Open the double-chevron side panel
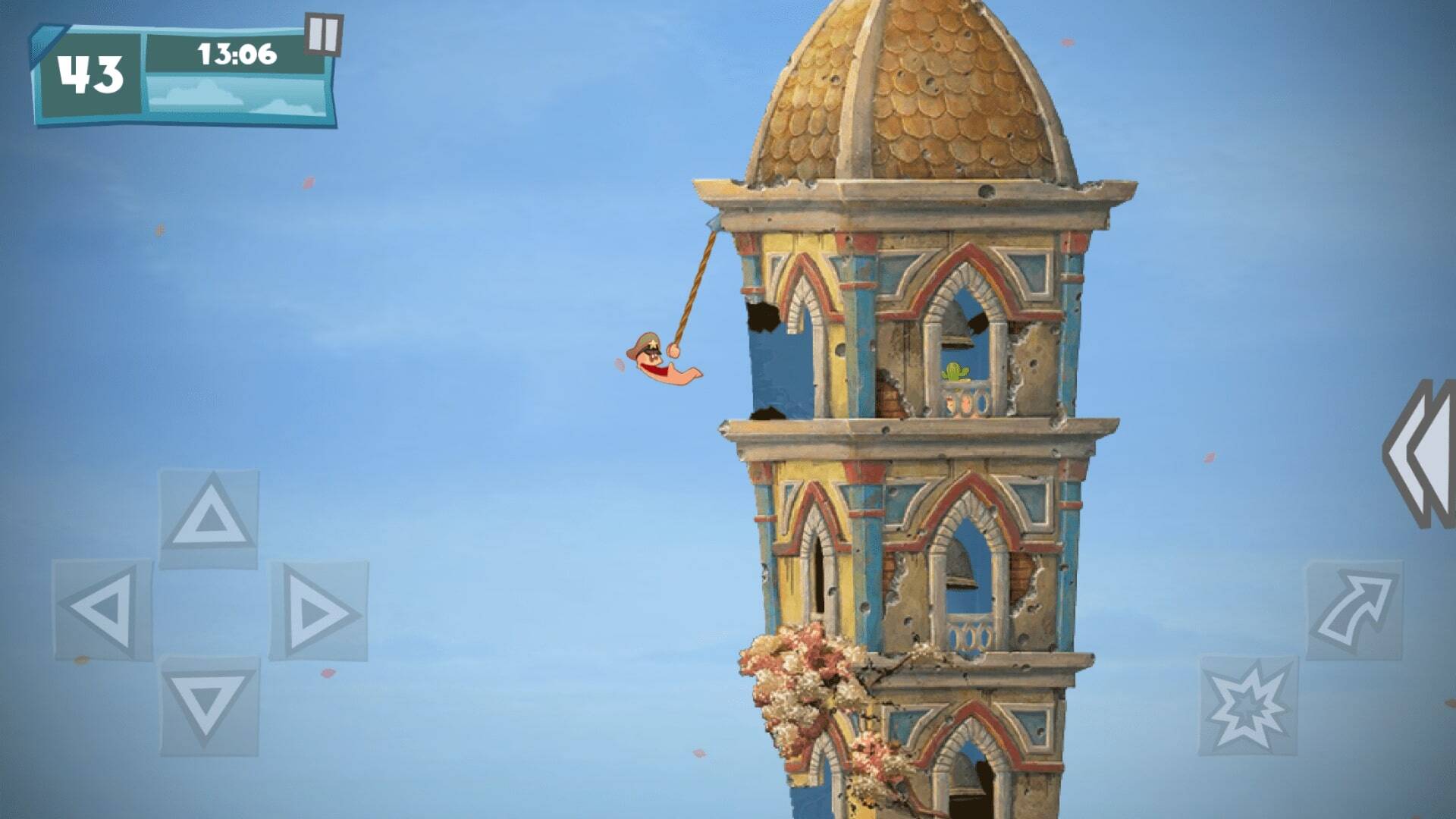The height and width of the screenshot is (819, 1456). [1422, 453]
